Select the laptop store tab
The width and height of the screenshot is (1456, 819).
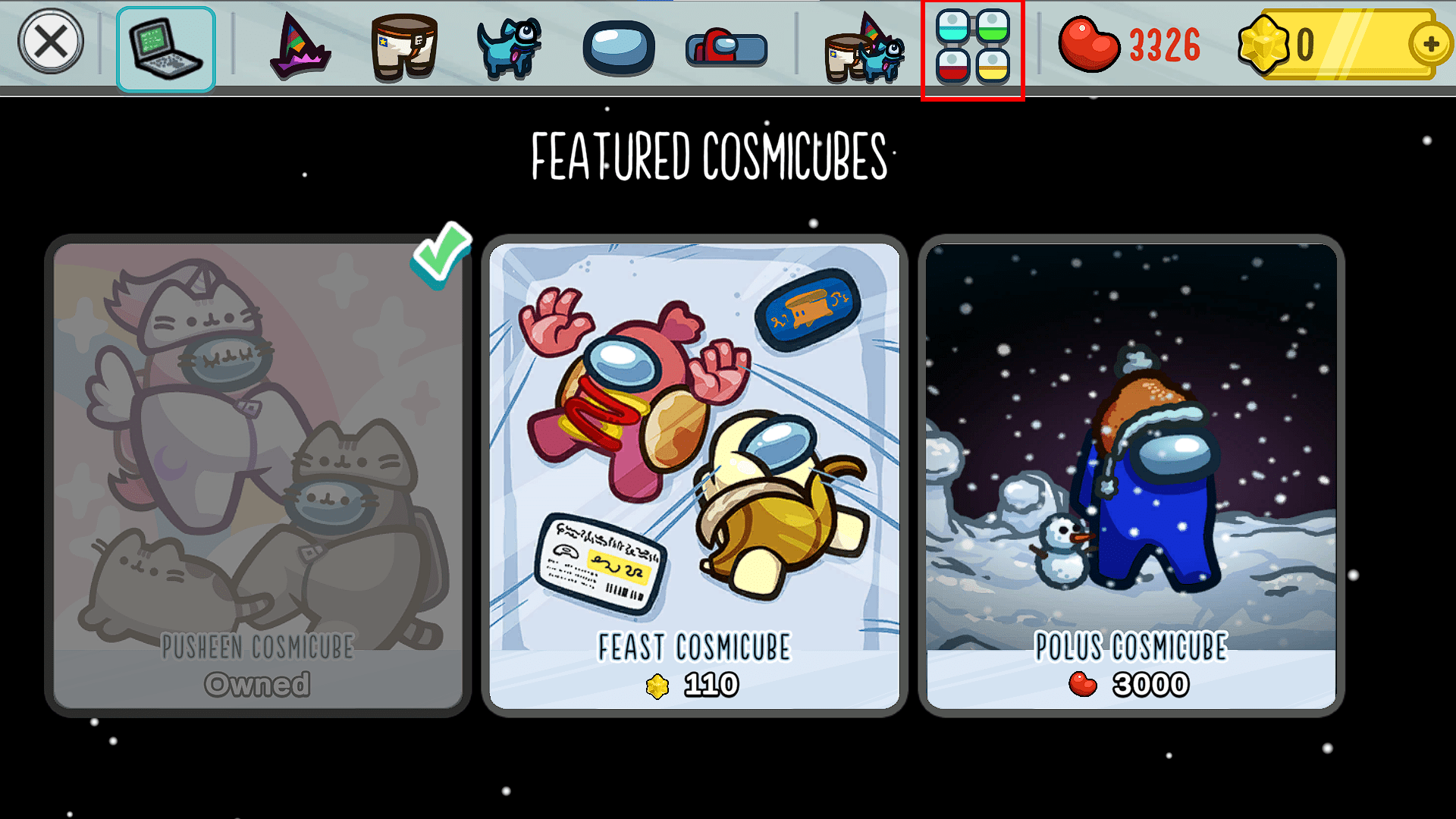point(165,45)
